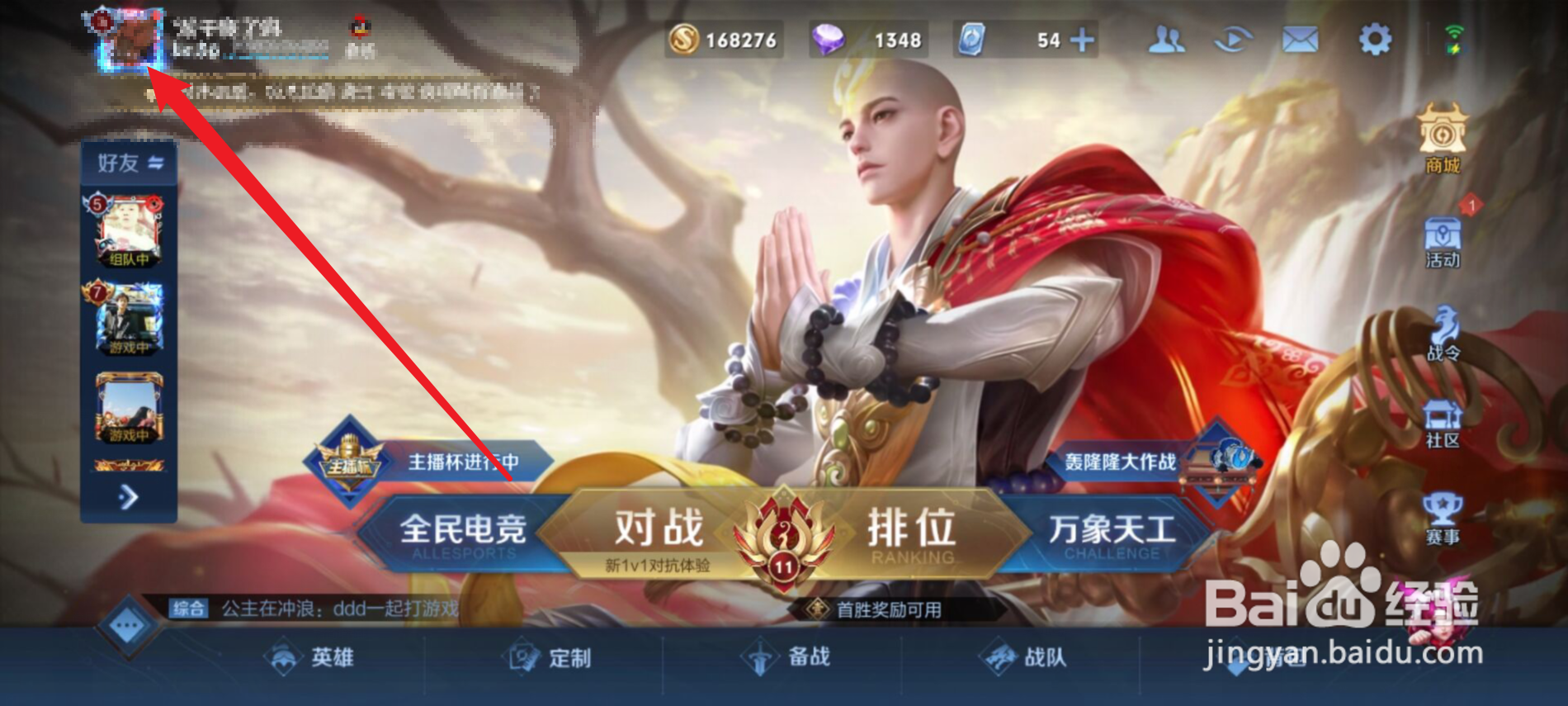Open the Settings gear
Image resolution: width=1568 pixels, height=706 pixels.
point(1375,40)
